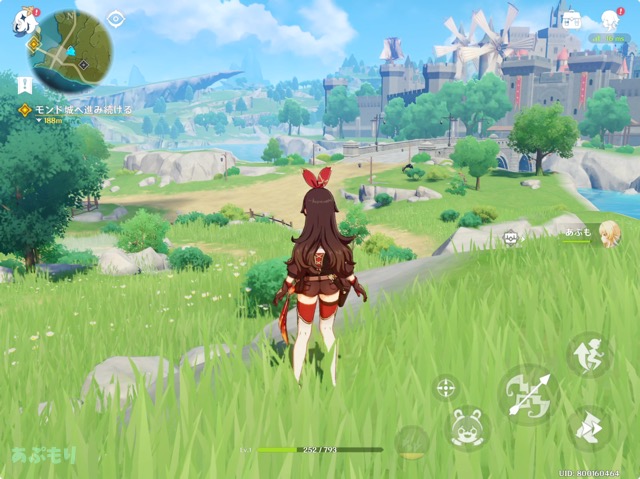The height and width of the screenshot is (479, 640).
Task: Open the circular minimap
Action: [x=70, y=50]
